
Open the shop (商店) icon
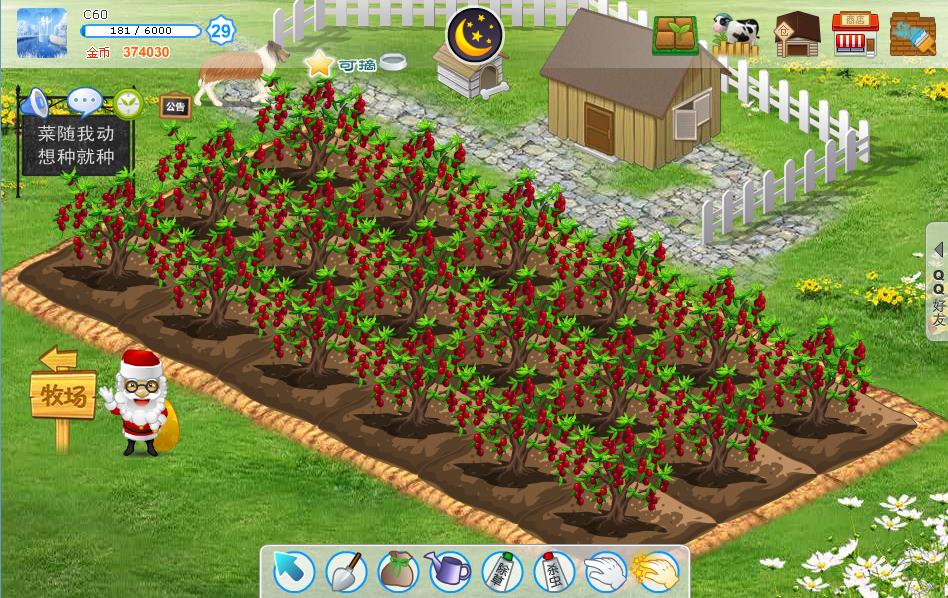tap(855, 34)
